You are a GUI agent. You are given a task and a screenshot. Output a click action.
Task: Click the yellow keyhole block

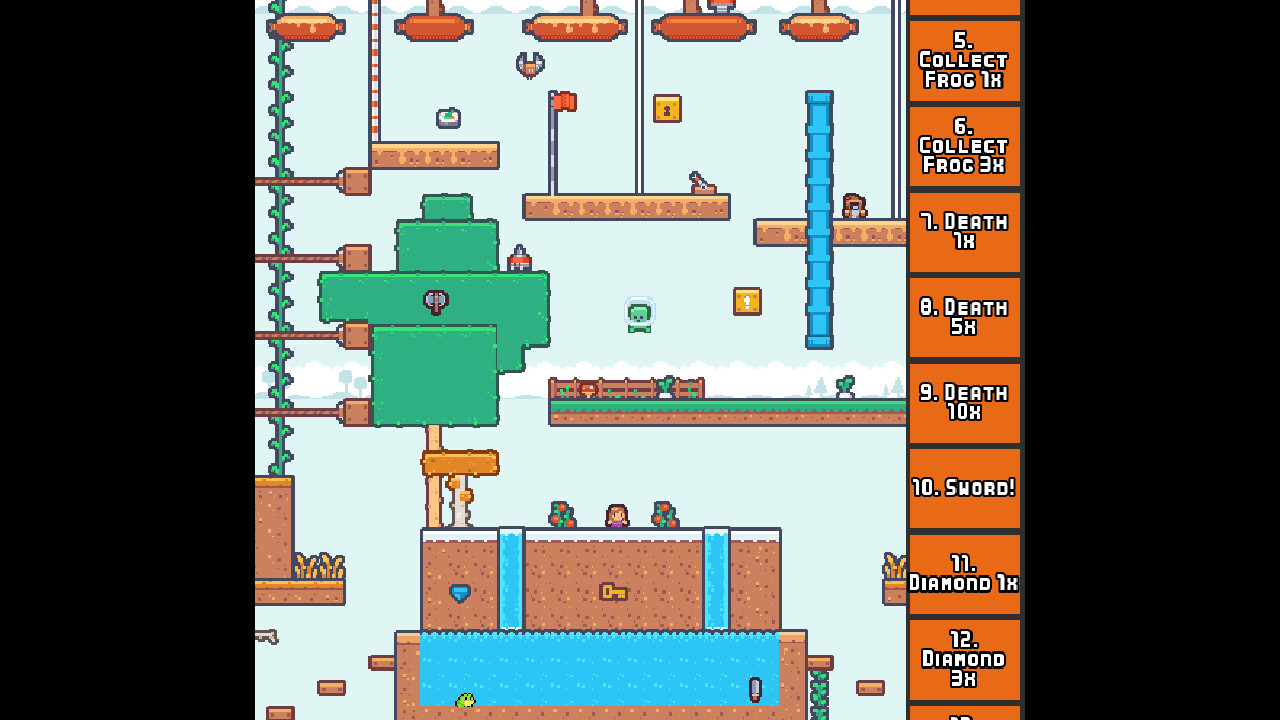coord(668,109)
